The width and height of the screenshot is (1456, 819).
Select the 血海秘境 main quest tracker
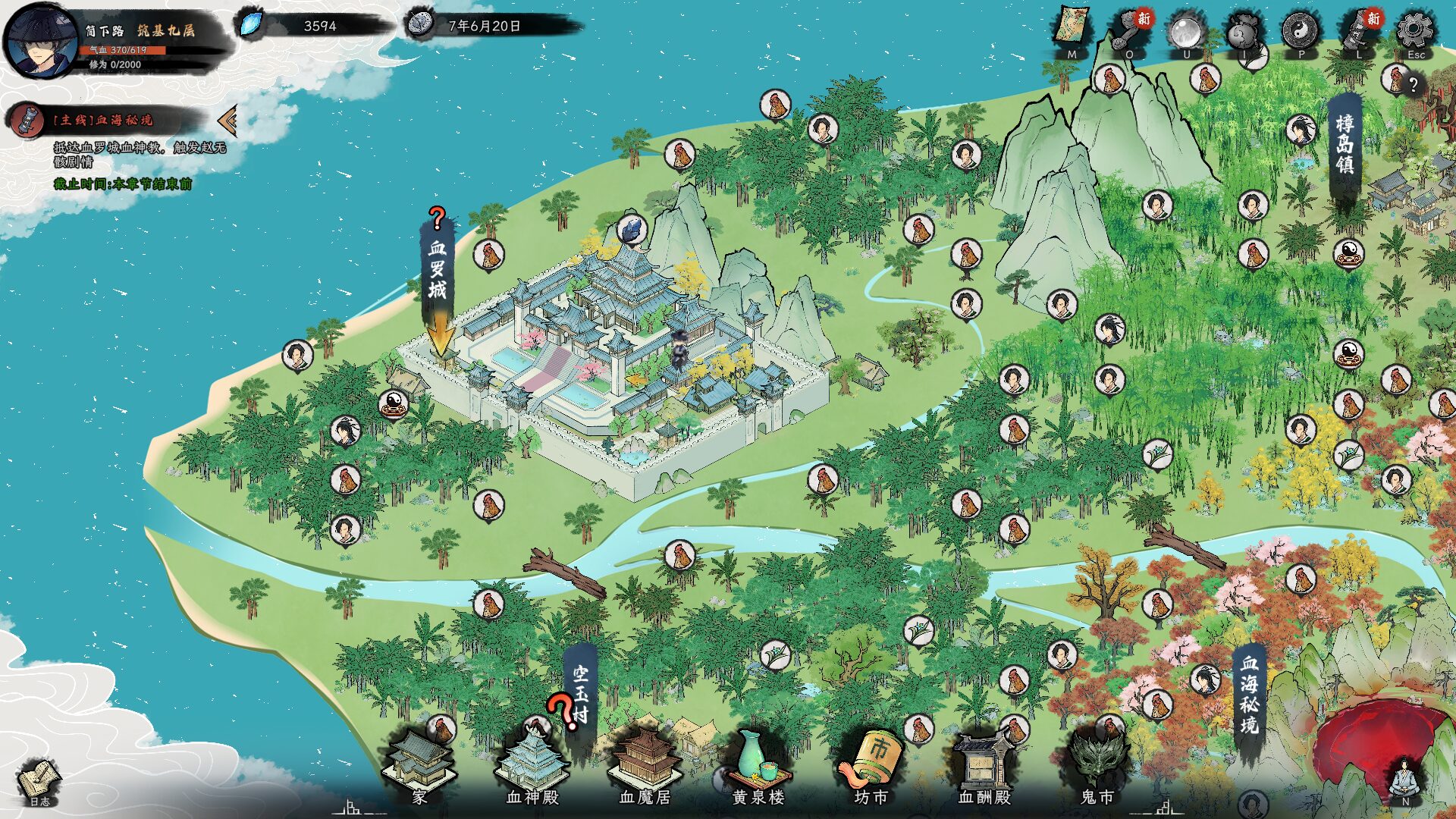click(102, 120)
